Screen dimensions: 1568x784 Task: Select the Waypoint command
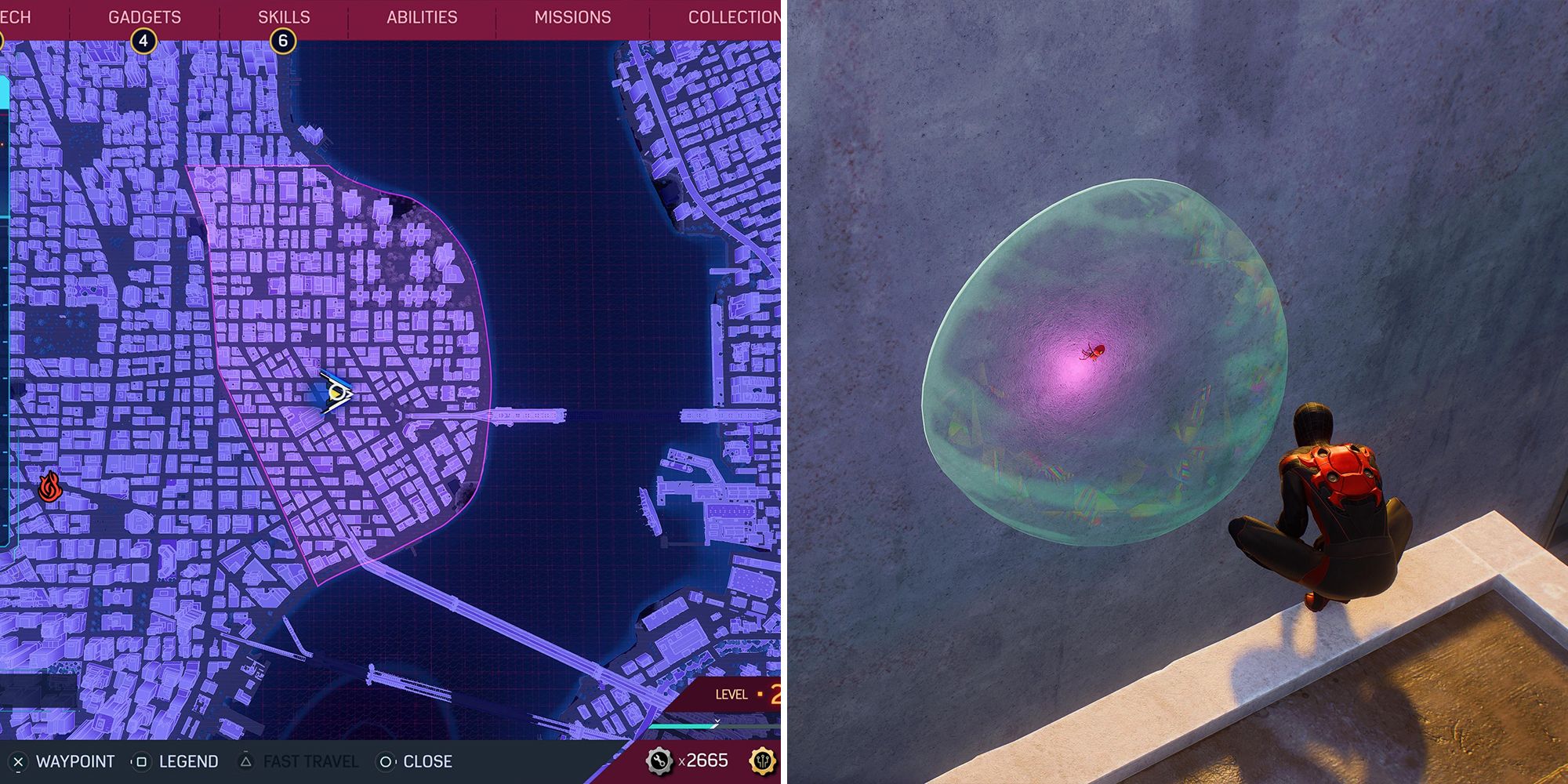(x=76, y=761)
